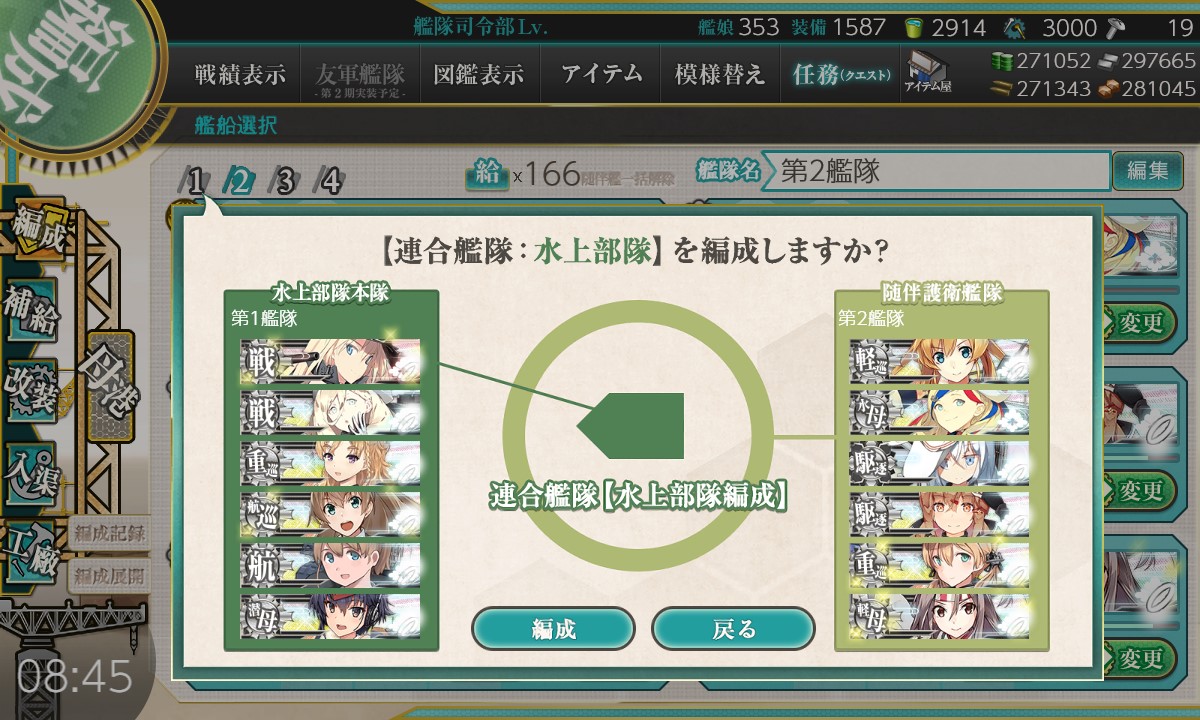This screenshot has height=720, width=1200.
Task: Confirm combined fleet with 編成 button
Action: pyautogui.click(x=553, y=628)
